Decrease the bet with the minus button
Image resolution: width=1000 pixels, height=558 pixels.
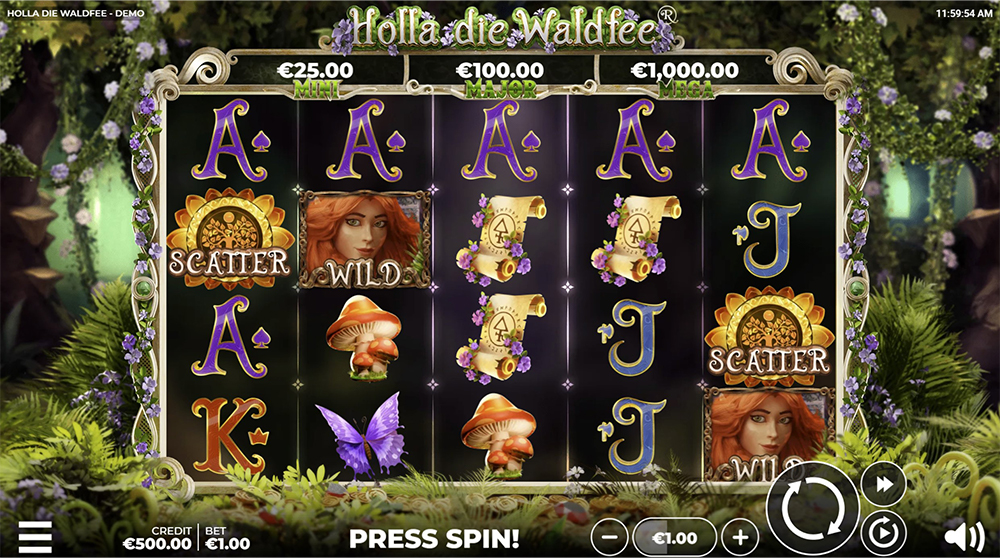click(x=610, y=537)
